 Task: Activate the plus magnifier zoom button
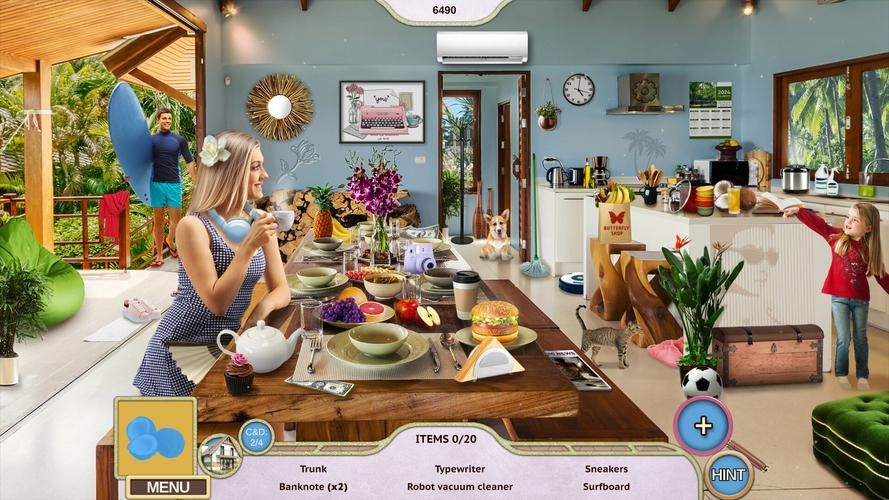coord(703,425)
